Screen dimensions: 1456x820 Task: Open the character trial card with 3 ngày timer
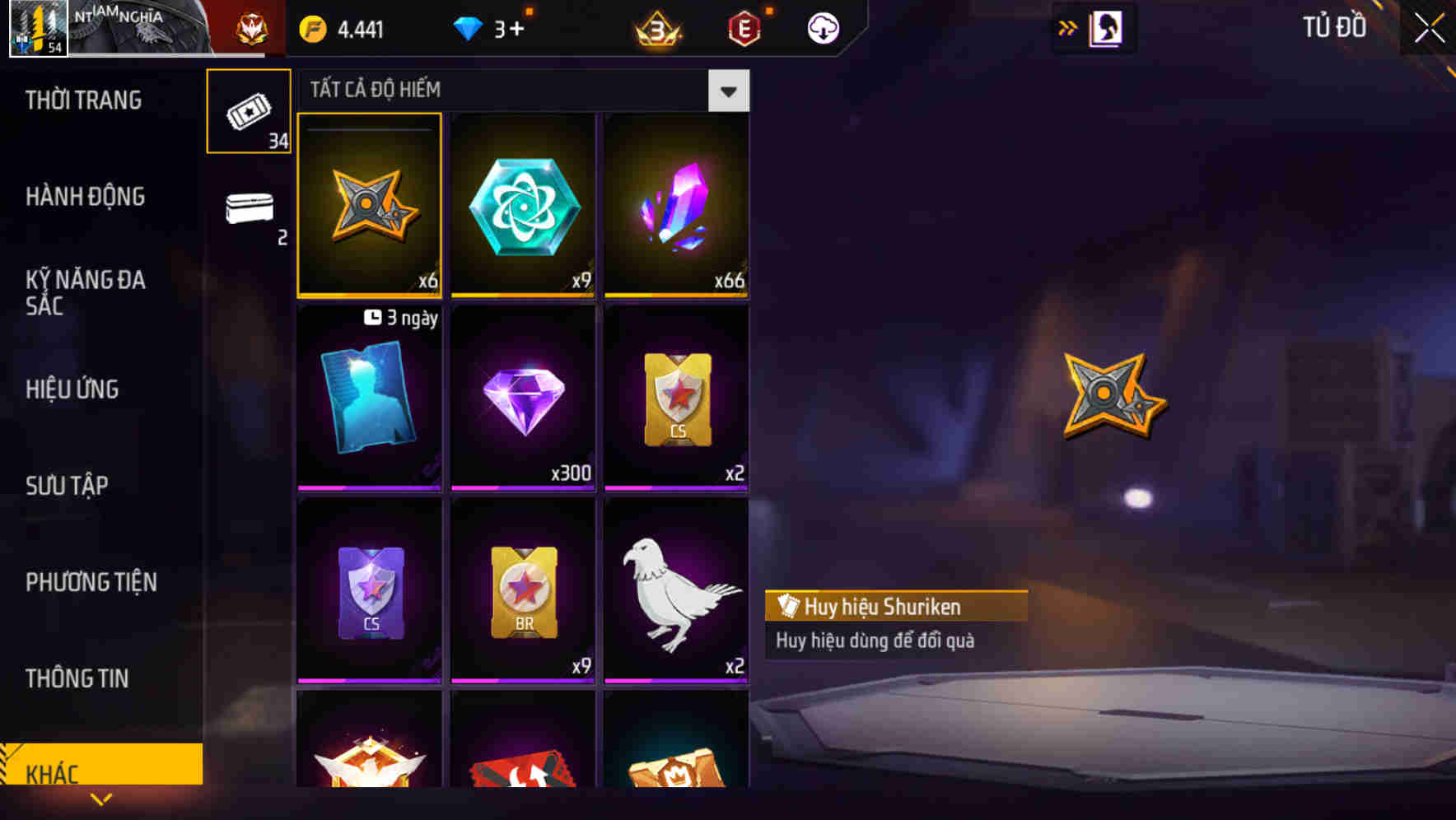point(369,398)
